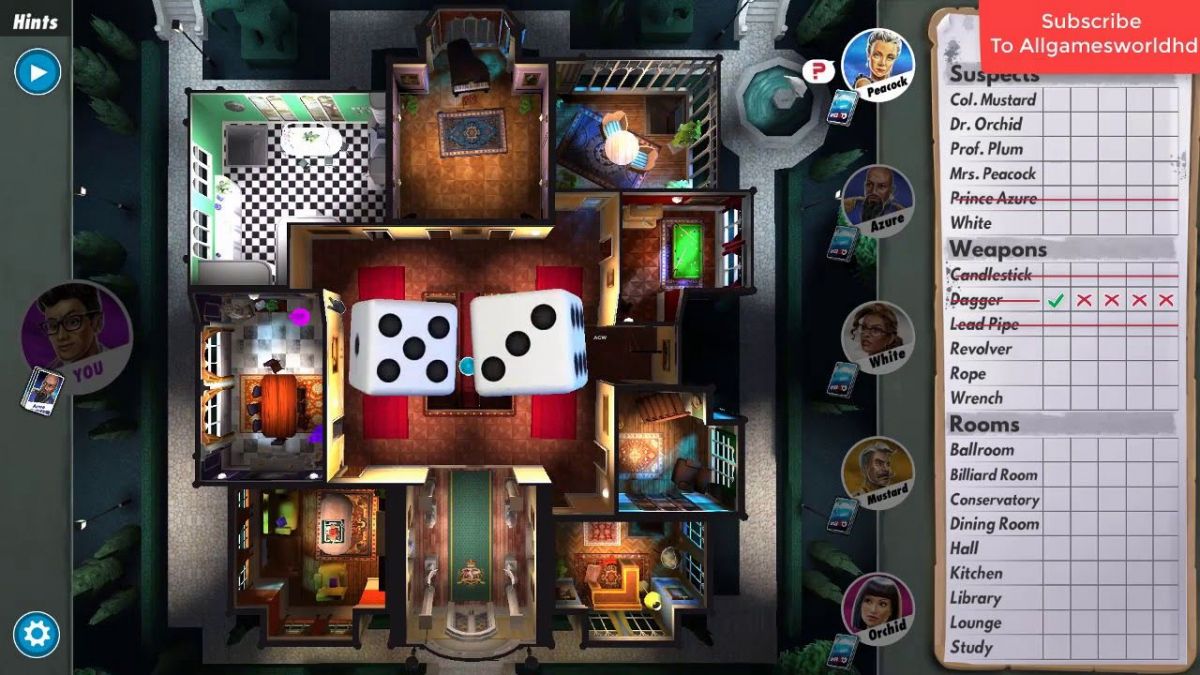Mark the Dr. Orchid suspect row
1200x675 pixels.
pos(986,124)
